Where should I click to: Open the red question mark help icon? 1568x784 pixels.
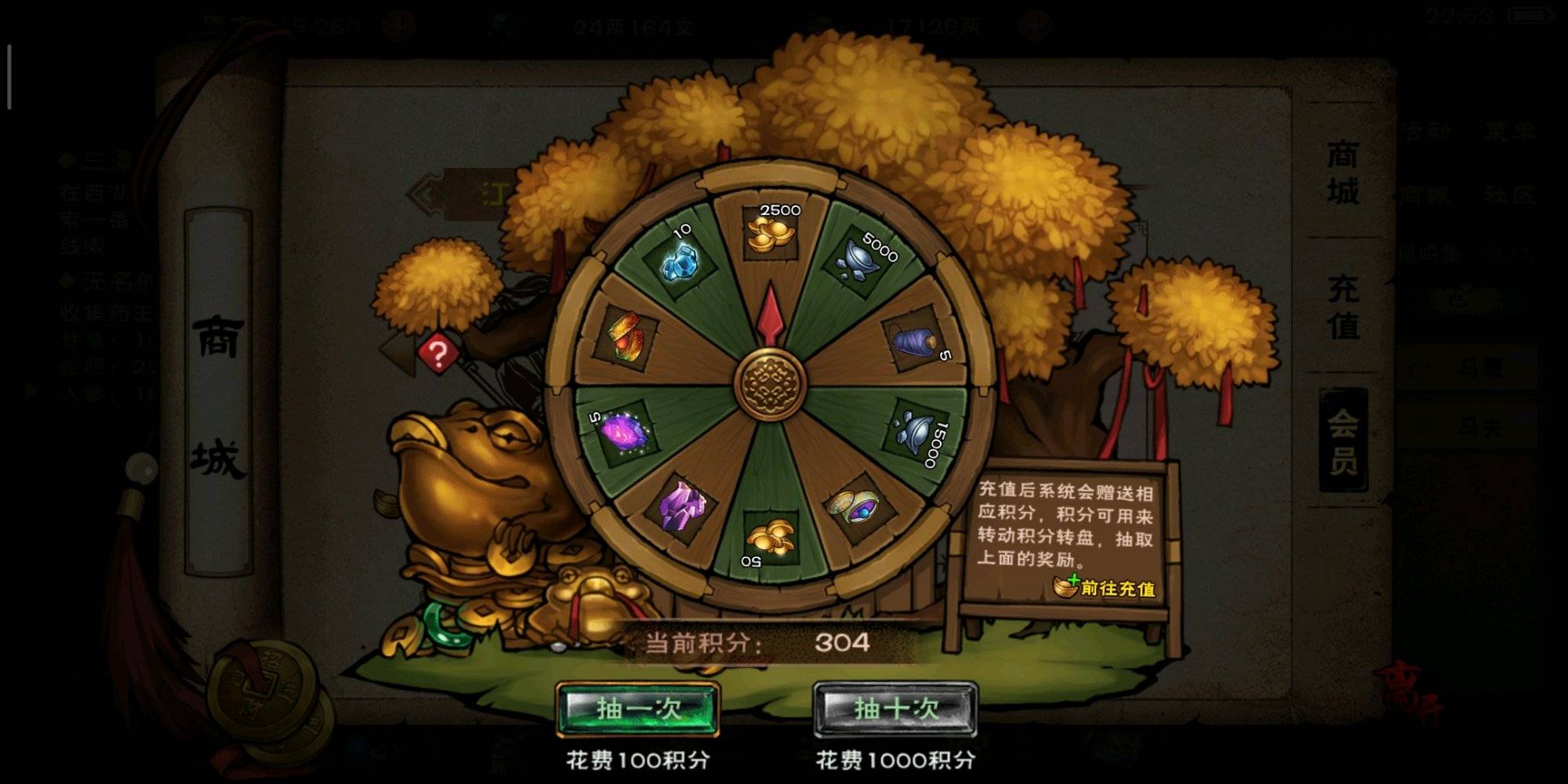pyautogui.click(x=437, y=354)
